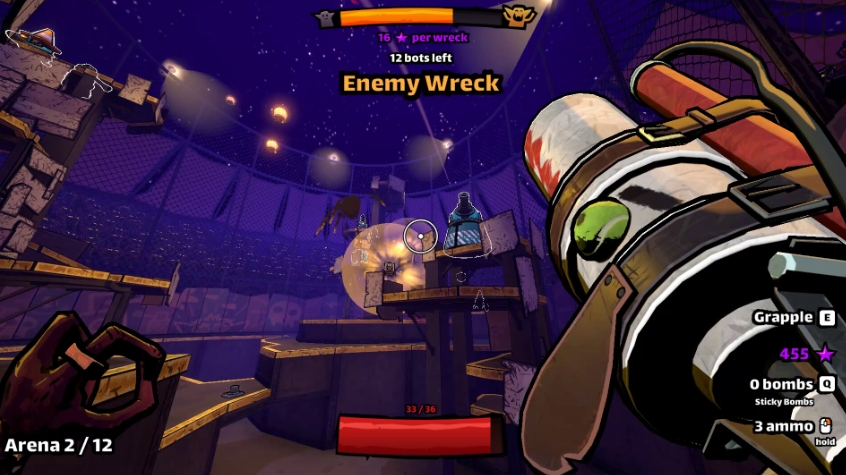
Task: Click the cheering gold bot icon
Action: click(516, 17)
